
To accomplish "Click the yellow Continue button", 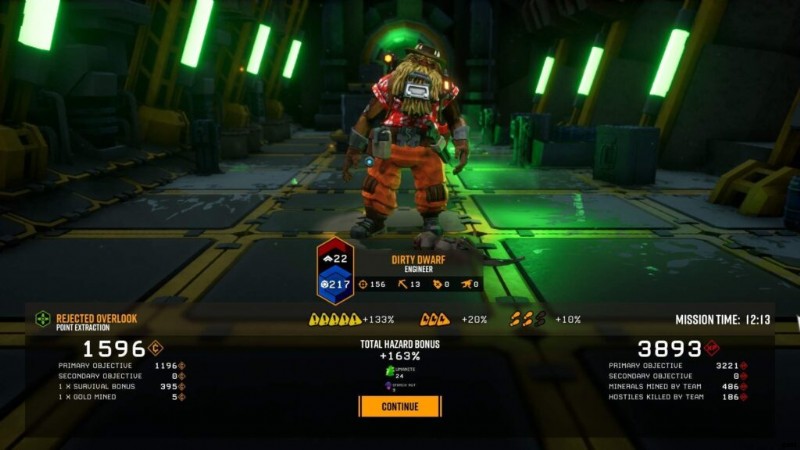I will pyautogui.click(x=400, y=407).
